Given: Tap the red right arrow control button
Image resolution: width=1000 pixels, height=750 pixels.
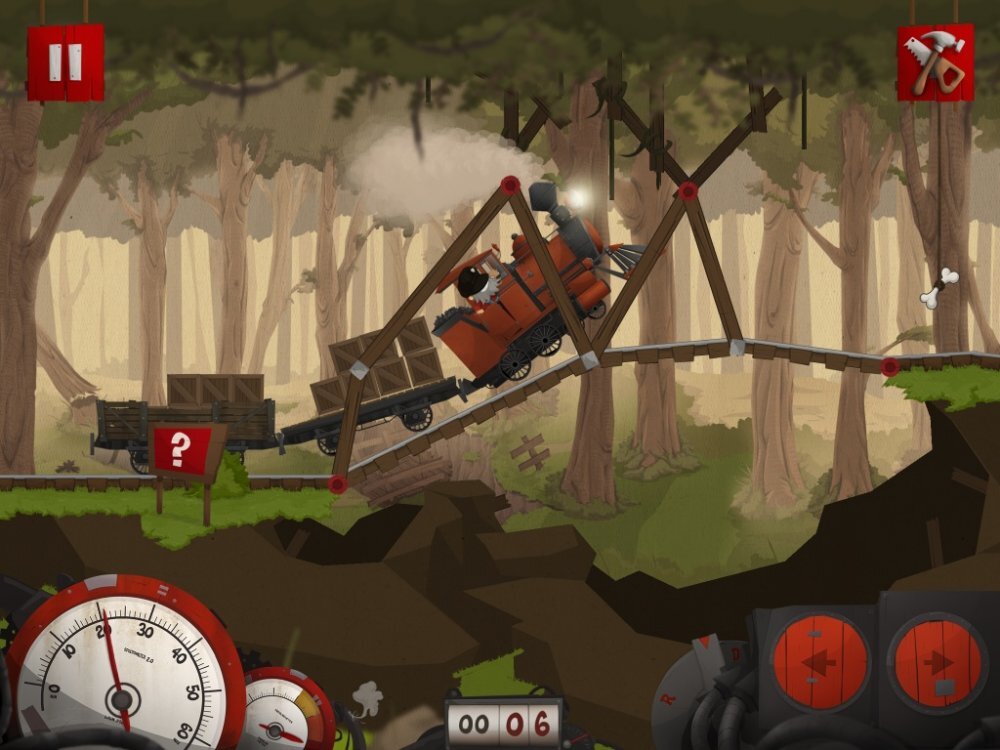Looking at the screenshot, I should (935, 661).
